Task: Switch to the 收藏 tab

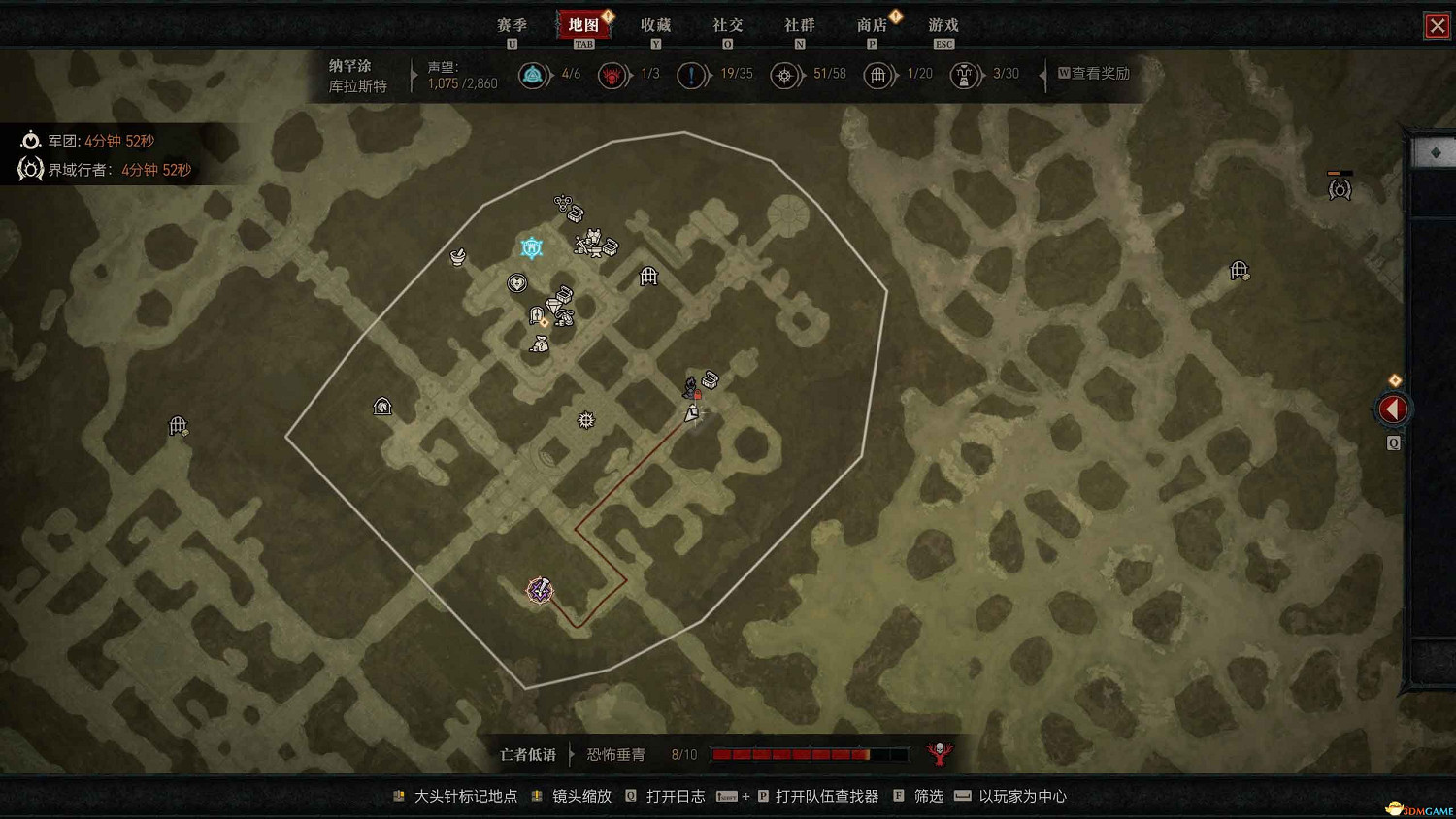Action: (657, 25)
